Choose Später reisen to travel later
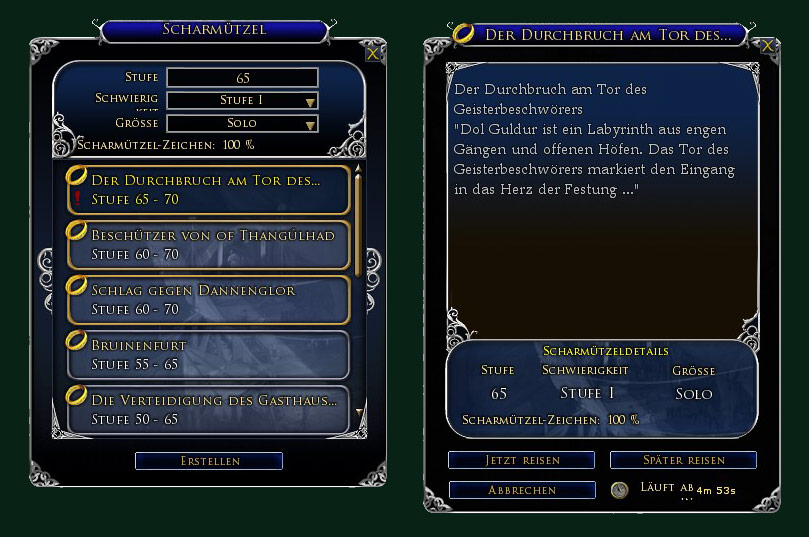Viewport: 809px width, 537px height. [x=683, y=460]
